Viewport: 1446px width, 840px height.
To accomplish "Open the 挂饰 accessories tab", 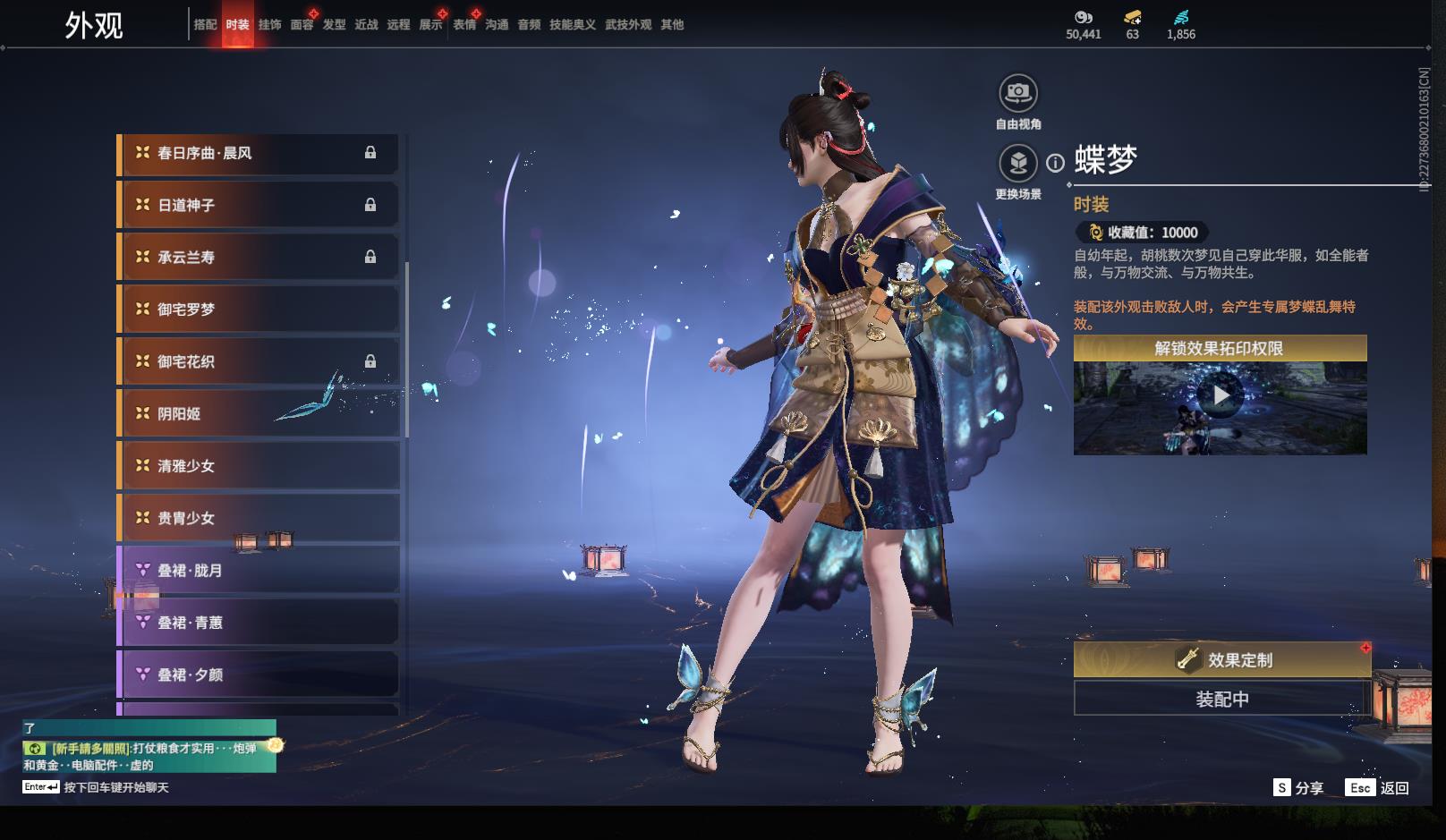I will [269, 25].
